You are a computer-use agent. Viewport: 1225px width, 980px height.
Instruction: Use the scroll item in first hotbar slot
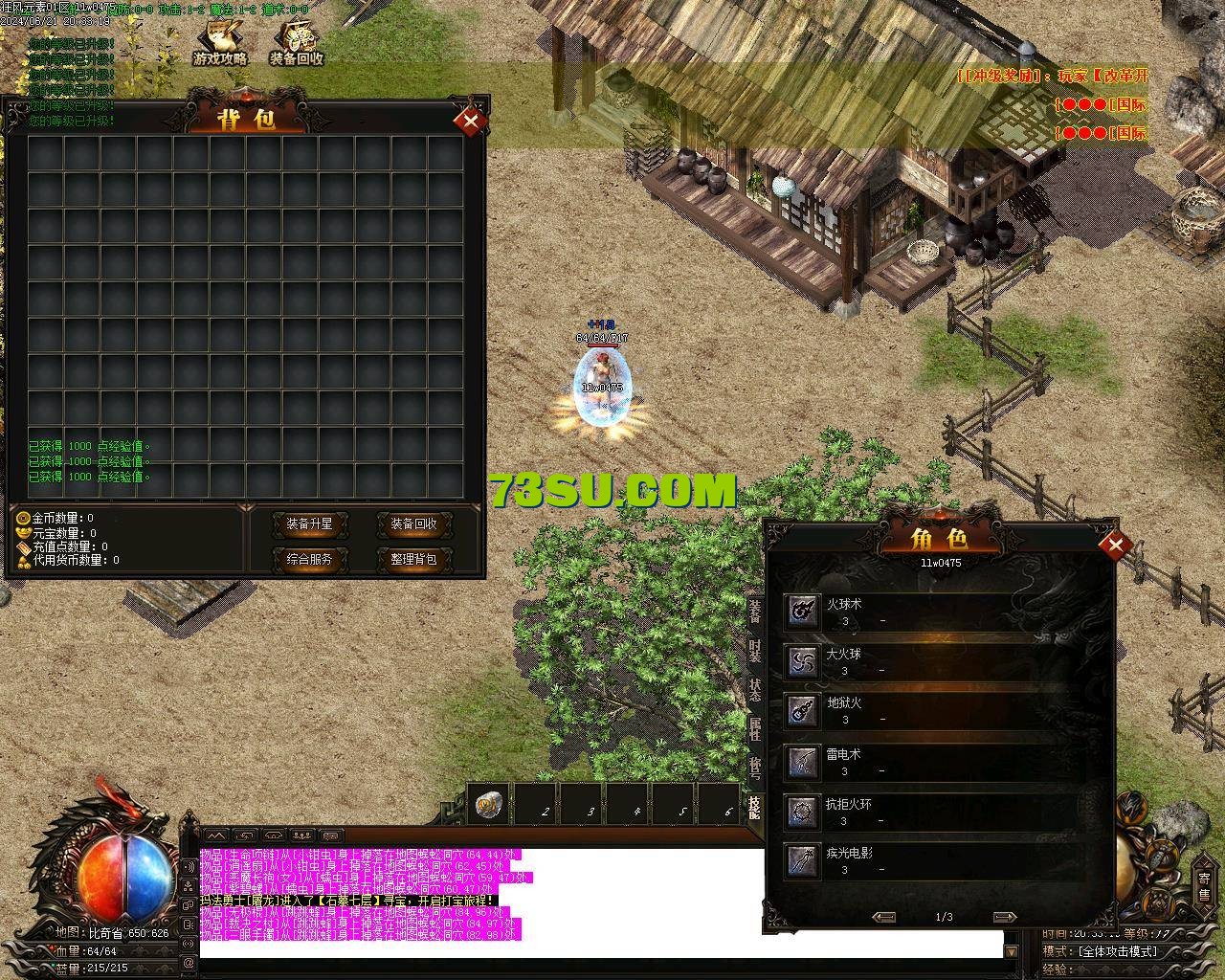tap(490, 805)
